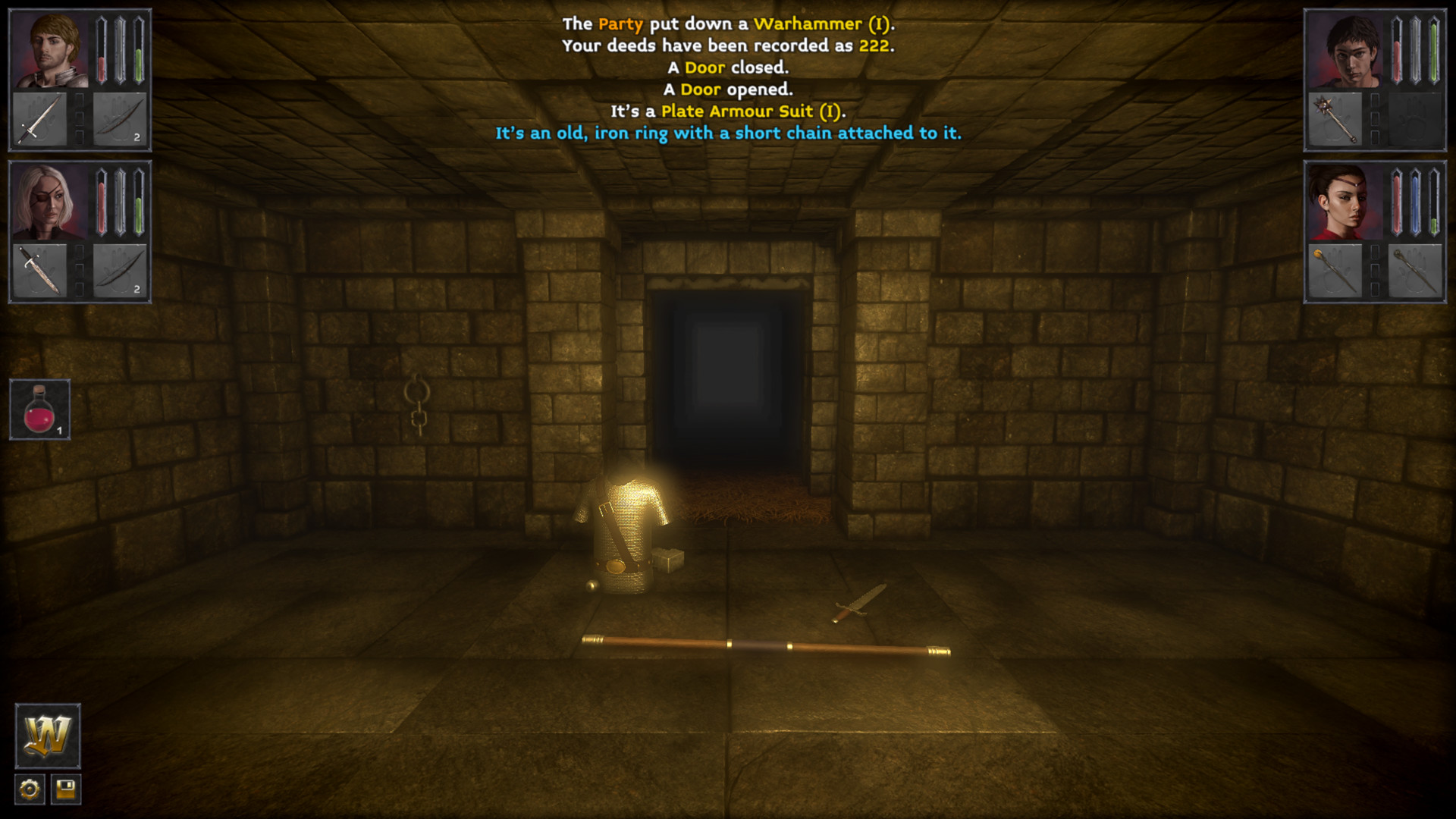Click the staff in the sorceress's off-hand slot
This screenshot has width=1456, height=819.
[1415, 271]
